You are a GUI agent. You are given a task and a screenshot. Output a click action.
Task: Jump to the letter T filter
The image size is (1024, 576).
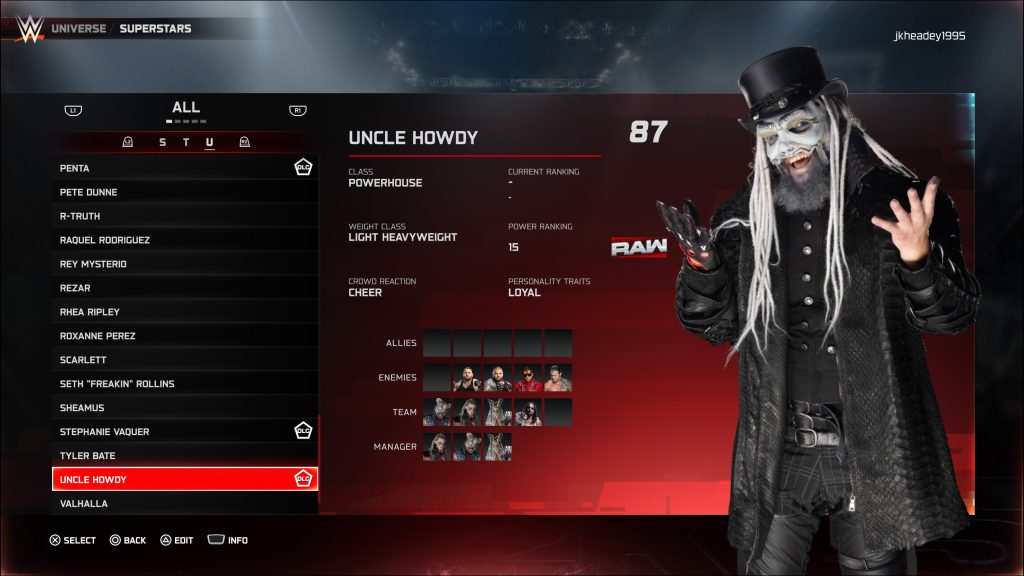(186, 142)
